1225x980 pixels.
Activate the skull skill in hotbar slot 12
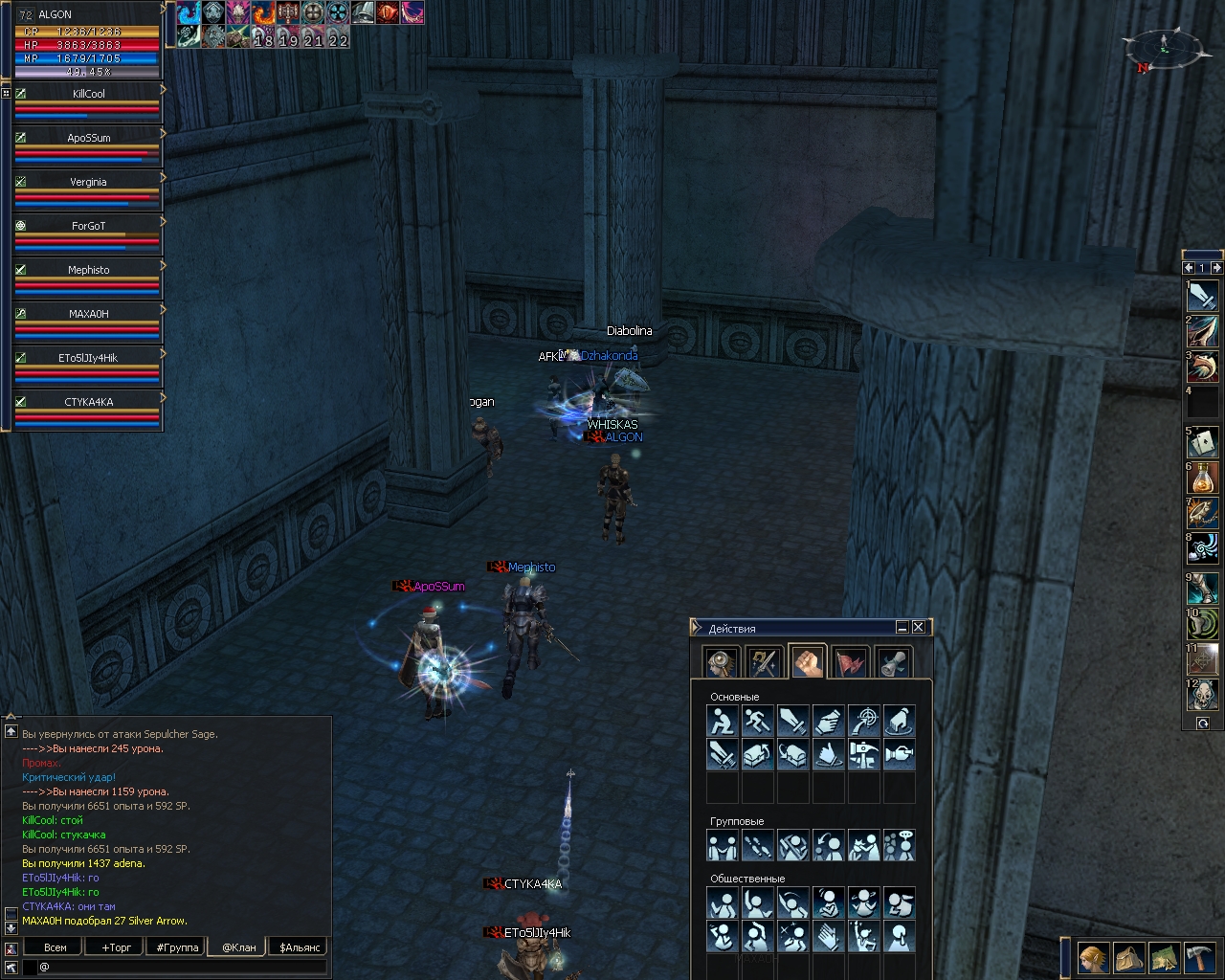pos(1203,694)
